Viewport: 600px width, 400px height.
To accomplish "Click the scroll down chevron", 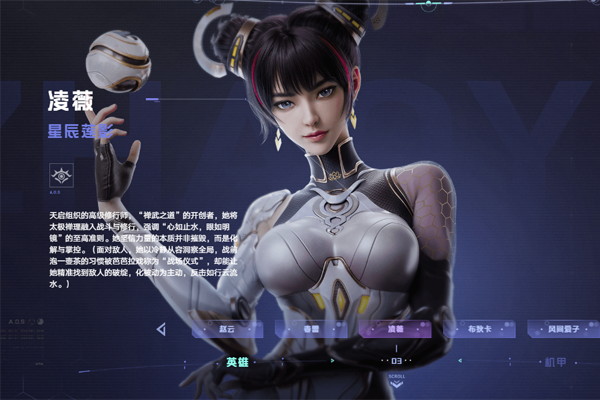I will [x=396, y=384].
